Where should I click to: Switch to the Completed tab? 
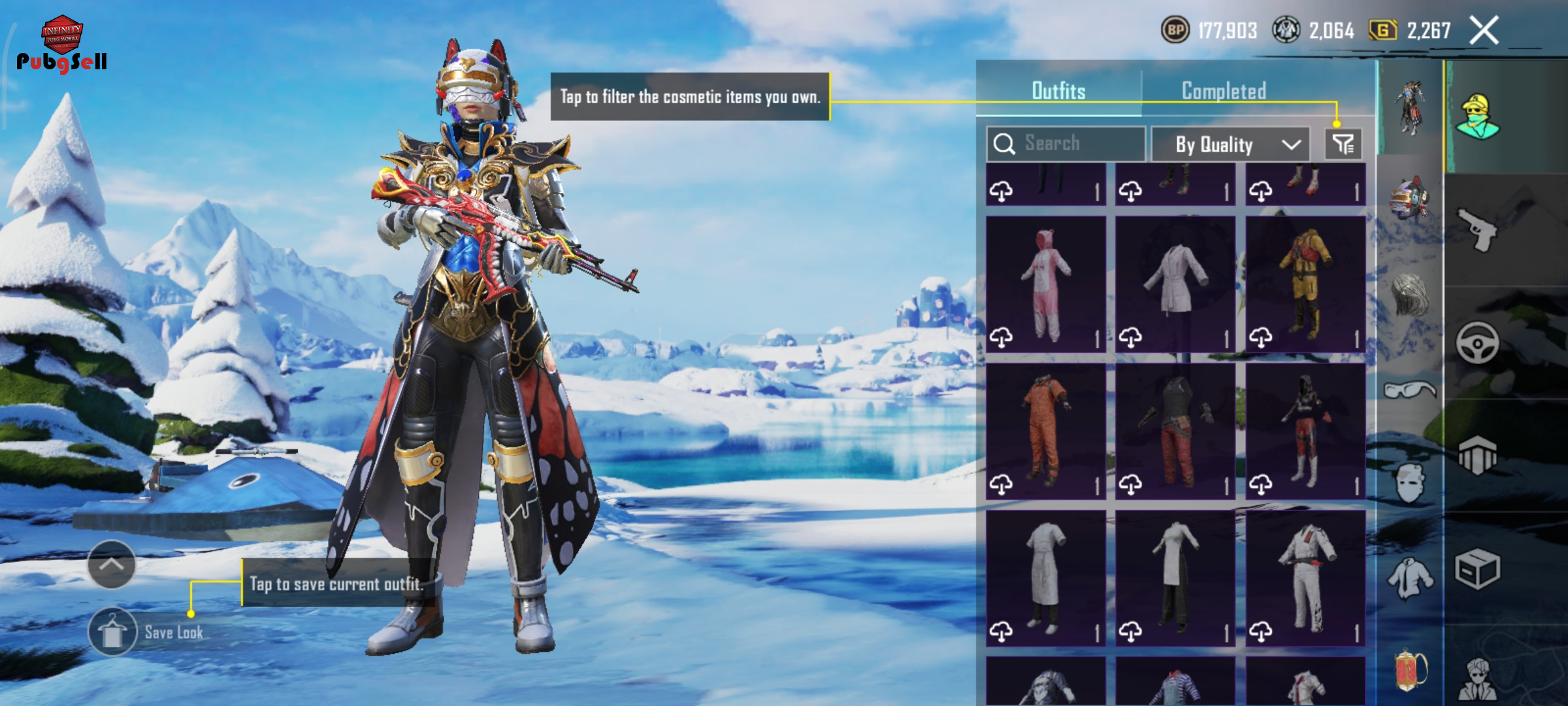point(1224,91)
